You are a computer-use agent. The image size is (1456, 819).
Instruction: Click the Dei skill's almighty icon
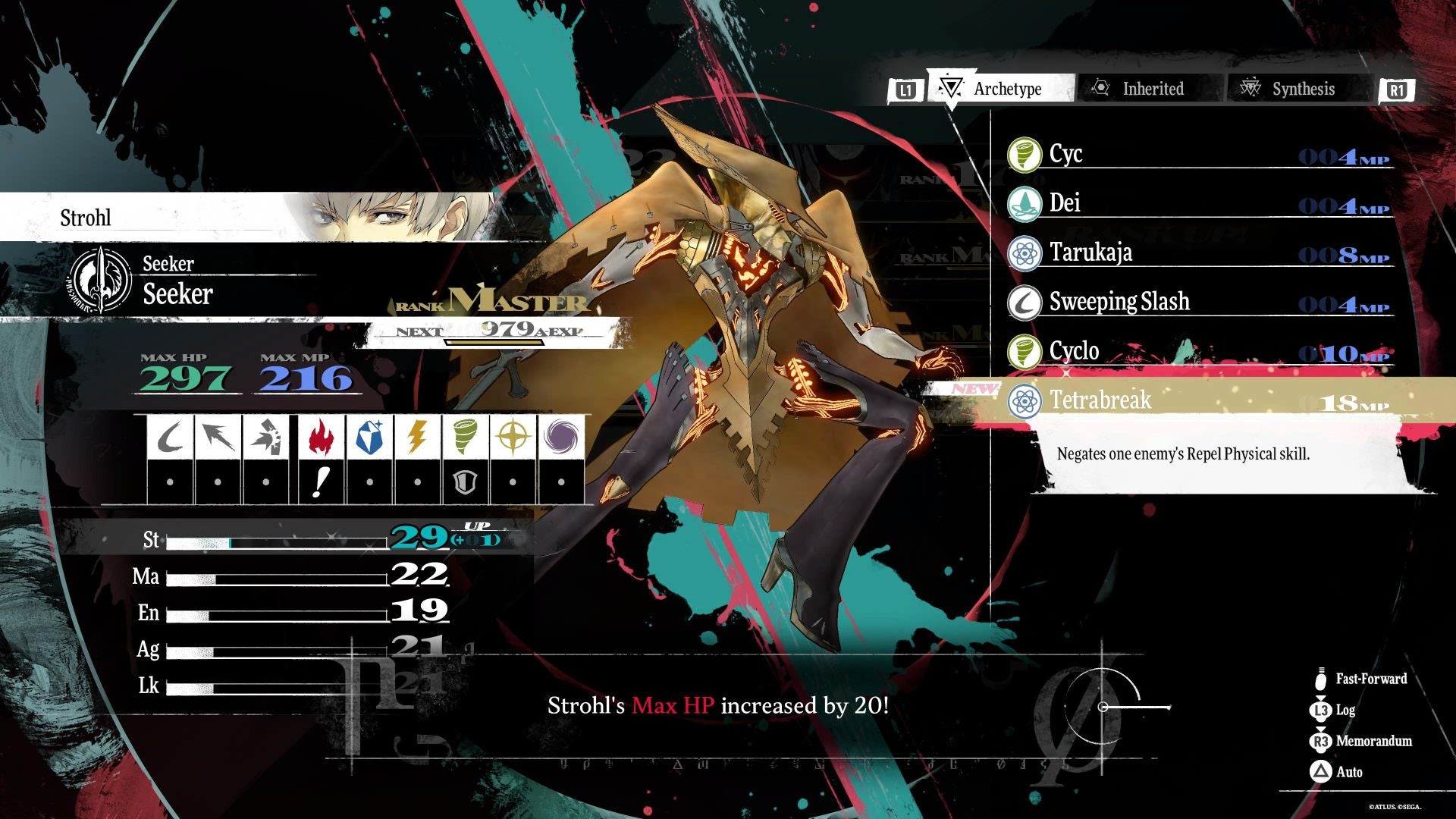click(x=1024, y=203)
